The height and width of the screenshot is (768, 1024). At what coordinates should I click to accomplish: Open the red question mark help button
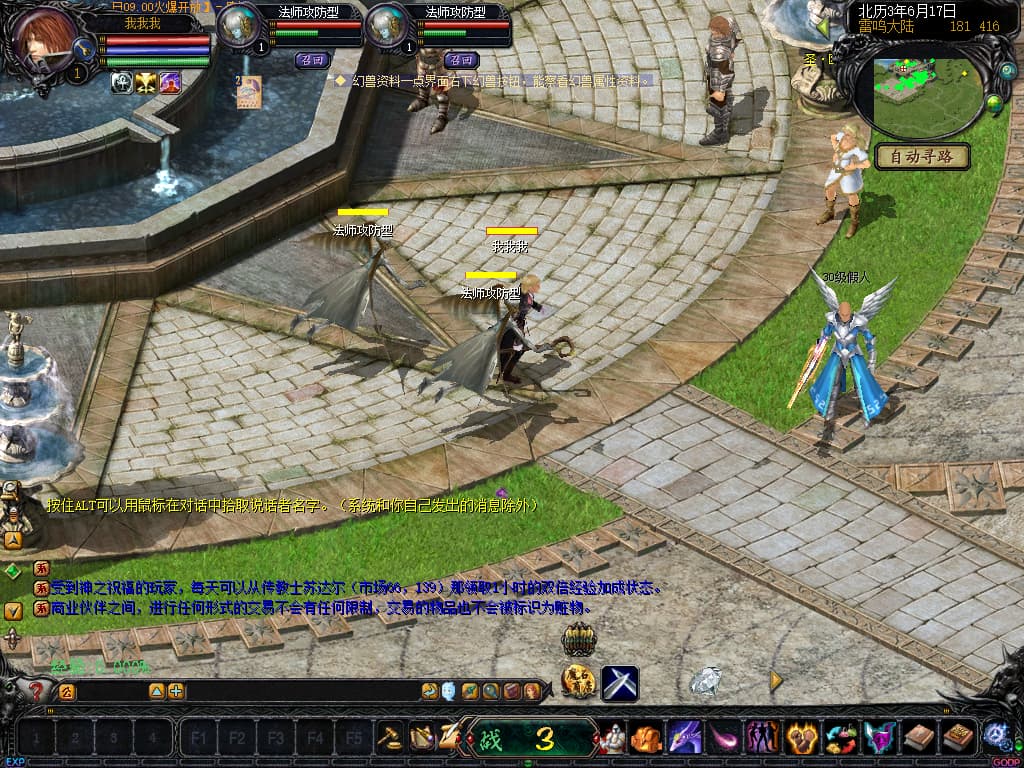[37, 691]
